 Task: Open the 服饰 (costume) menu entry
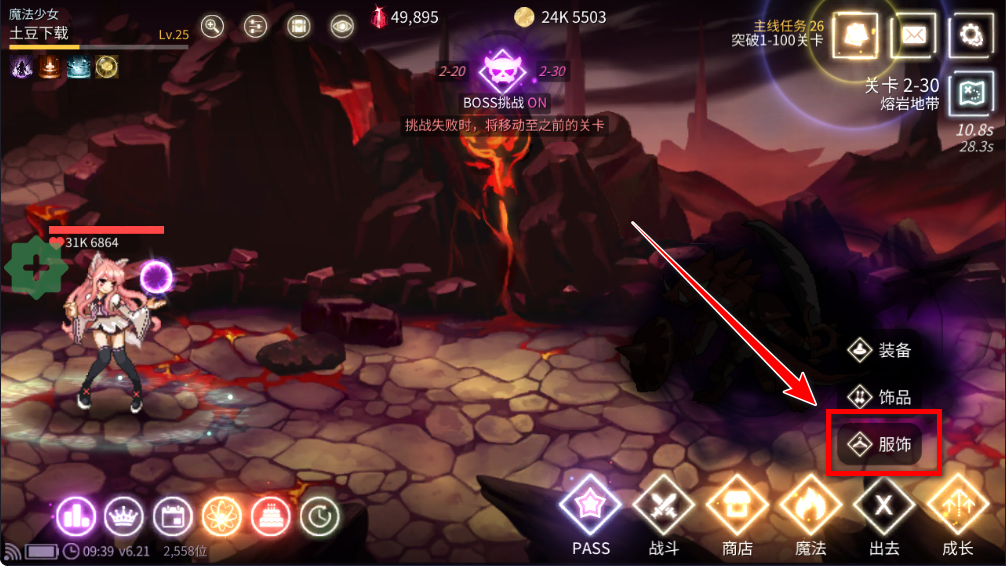[881, 444]
